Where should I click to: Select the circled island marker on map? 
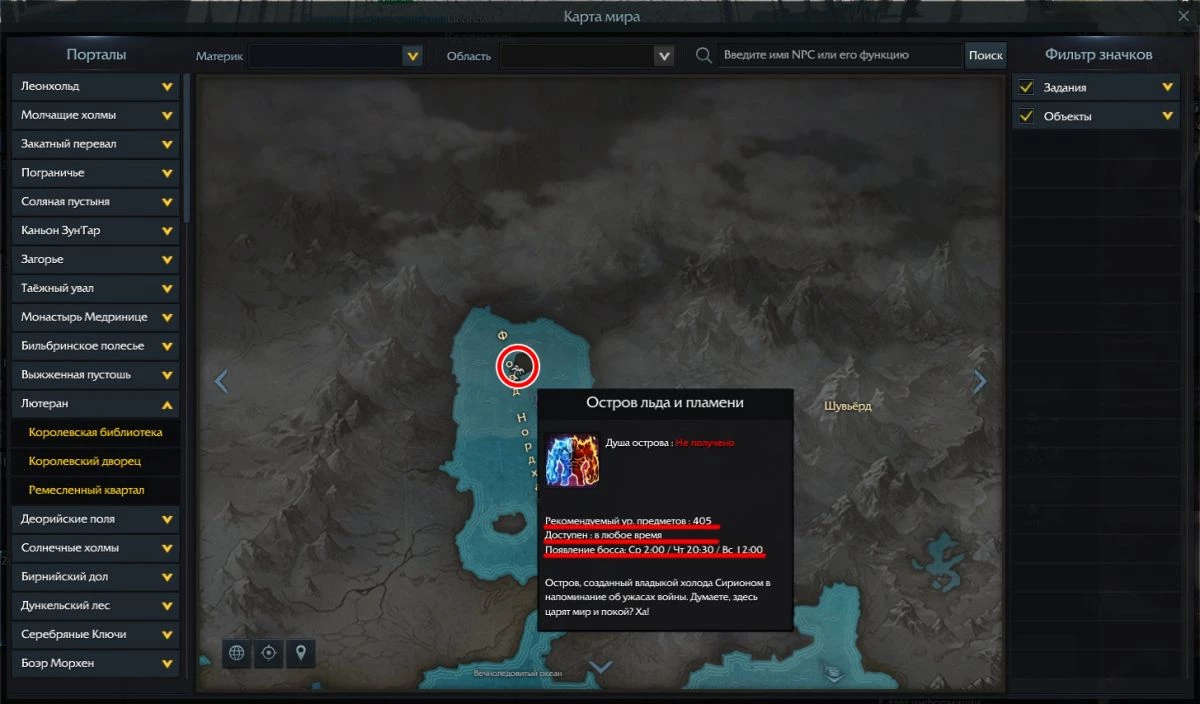[518, 366]
